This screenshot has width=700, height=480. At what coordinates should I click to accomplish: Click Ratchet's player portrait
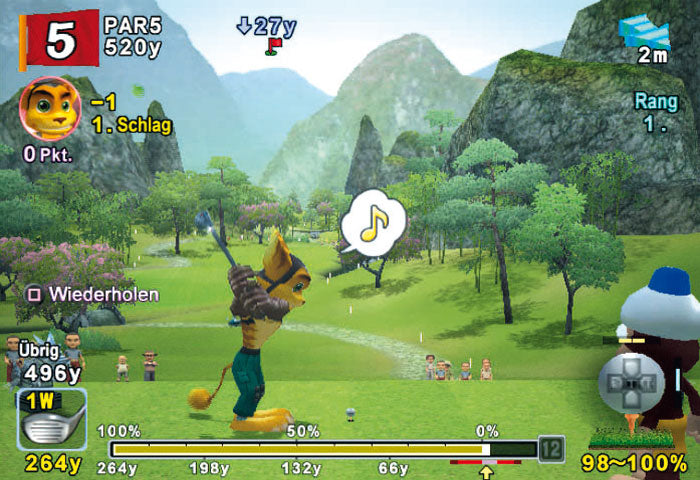pyautogui.click(x=49, y=108)
